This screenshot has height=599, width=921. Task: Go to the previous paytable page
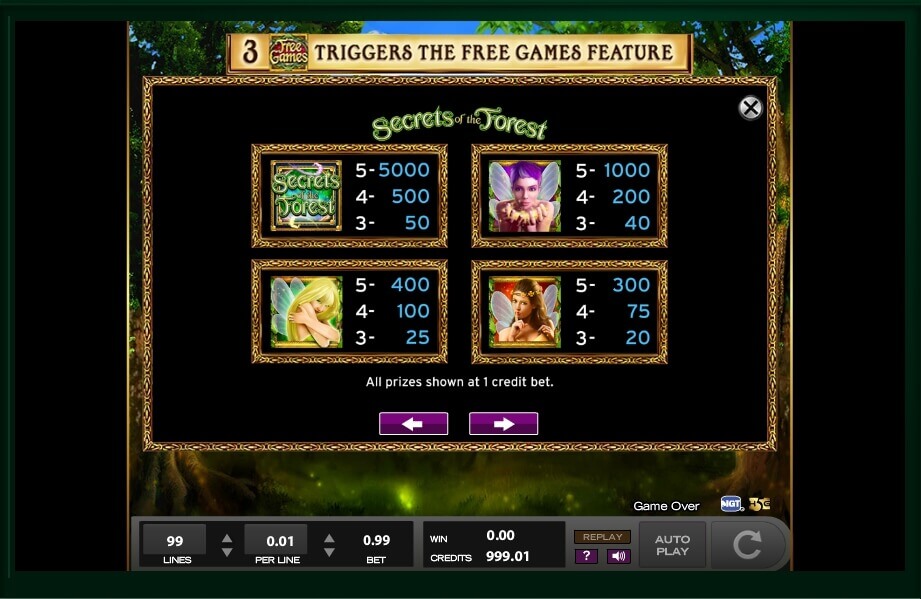413,424
